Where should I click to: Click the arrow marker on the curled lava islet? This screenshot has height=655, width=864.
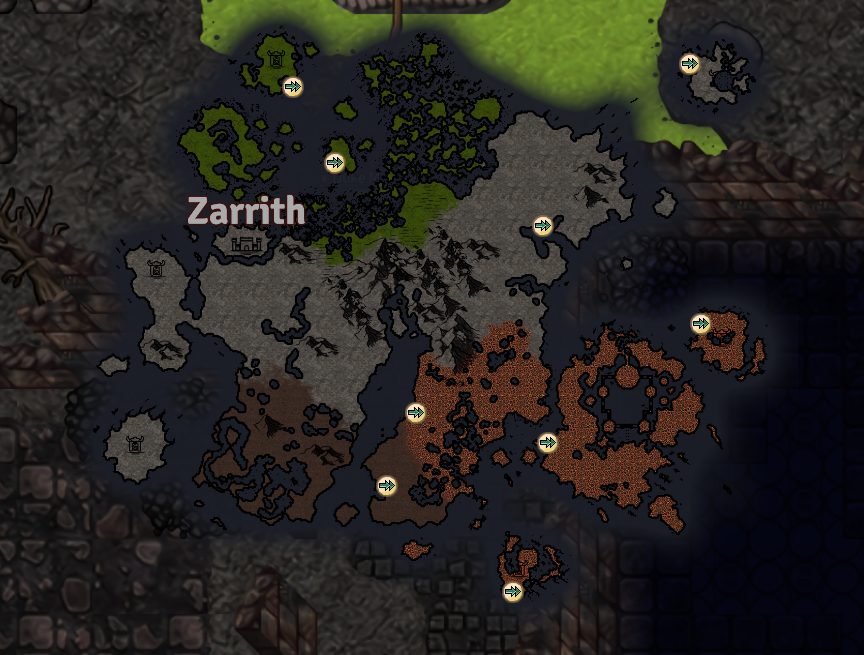(x=513, y=591)
